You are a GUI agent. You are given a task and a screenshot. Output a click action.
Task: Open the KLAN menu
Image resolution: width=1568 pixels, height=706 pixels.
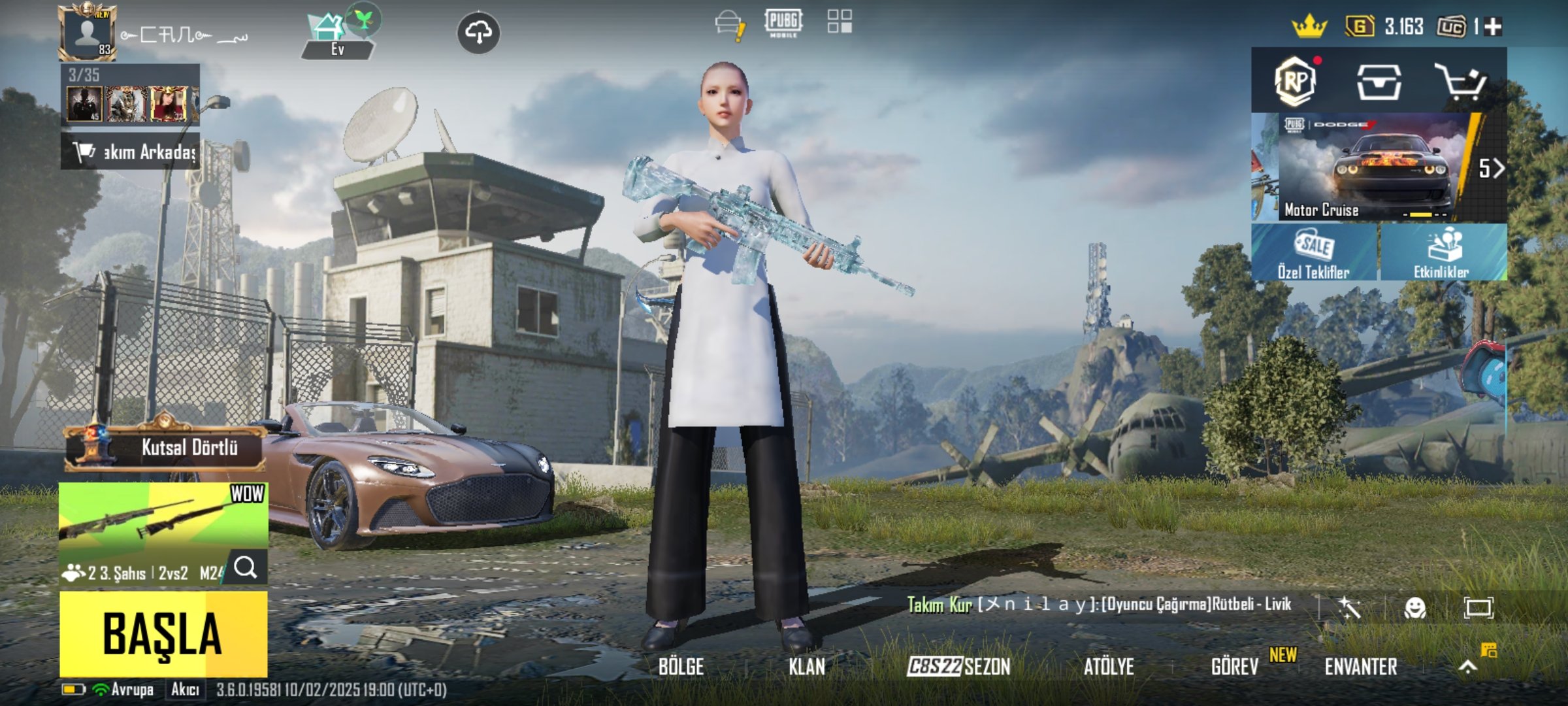tap(807, 667)
